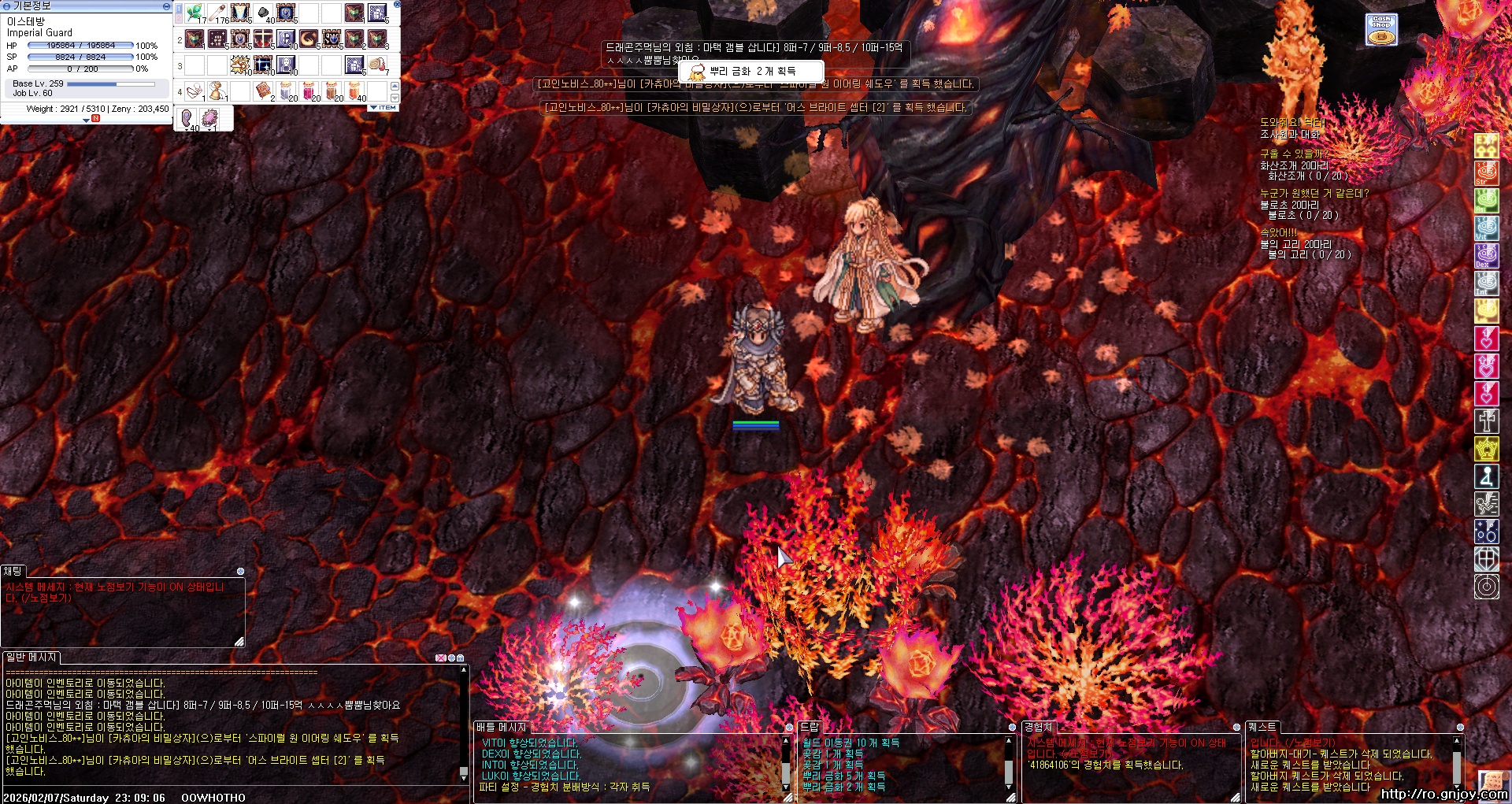
Task: Minimize the 기본정보 basic info window
Action: [x=166, y=6]
